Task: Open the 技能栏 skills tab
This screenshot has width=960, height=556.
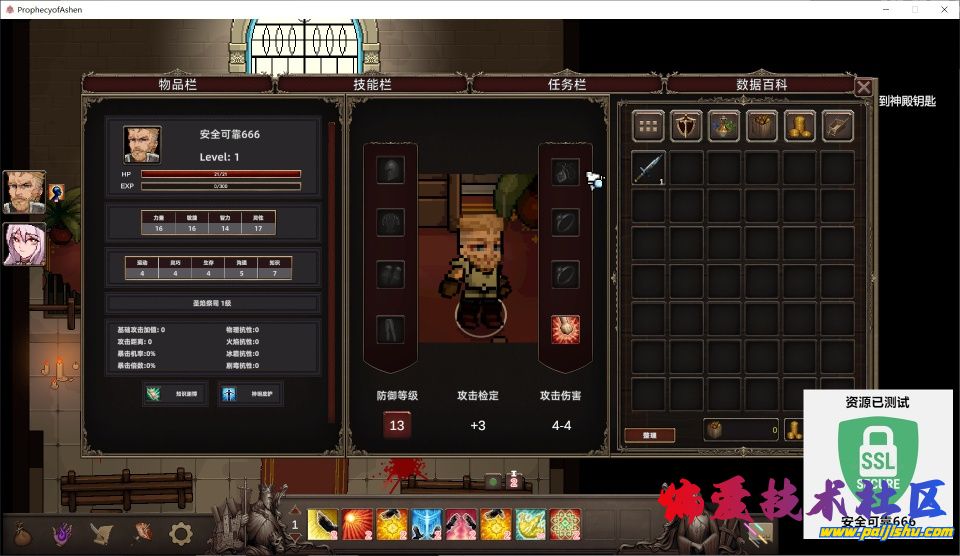Action: coord(373,85)
